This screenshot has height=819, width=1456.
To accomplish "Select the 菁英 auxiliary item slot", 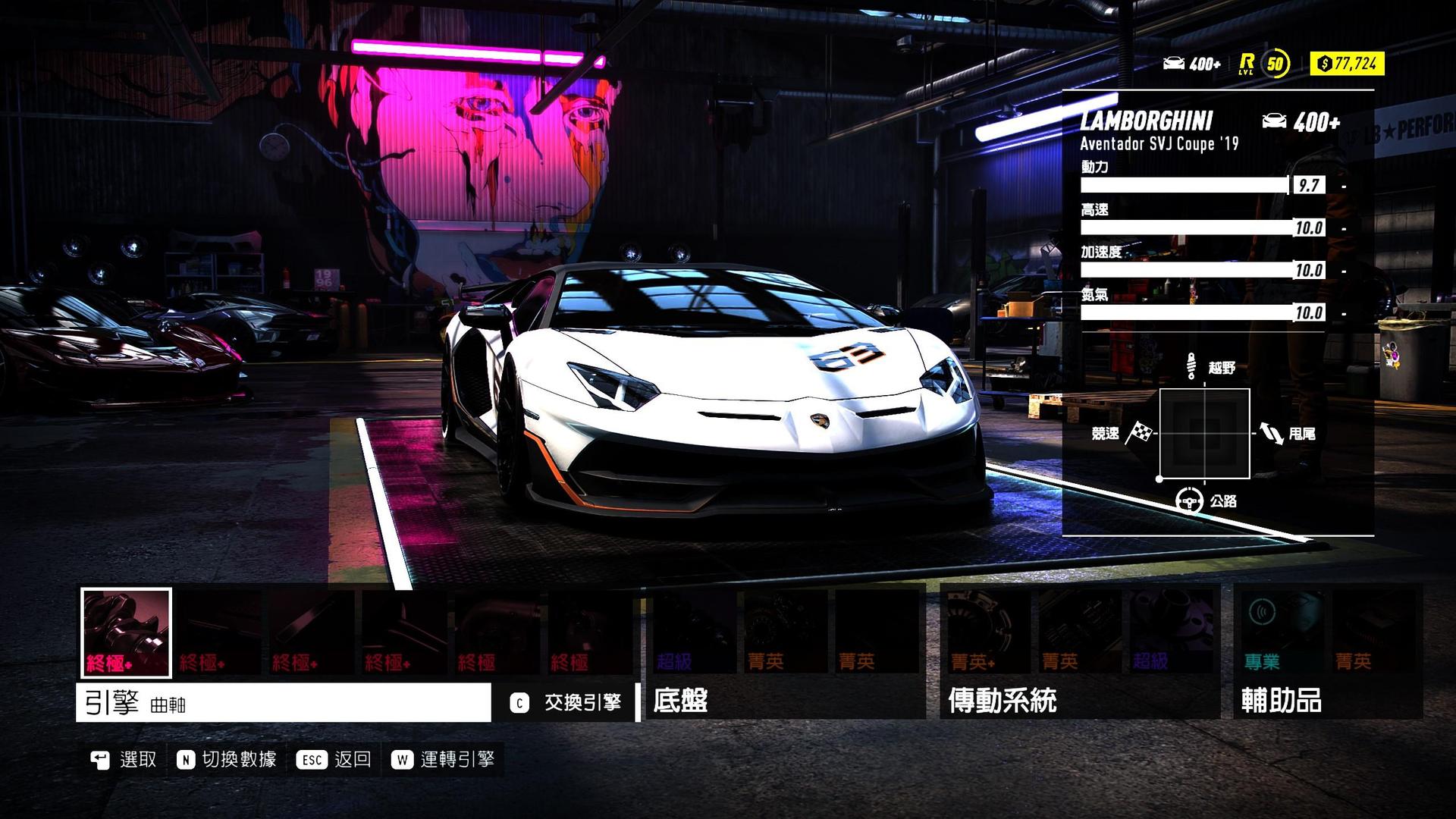I will coord(1373,632).
